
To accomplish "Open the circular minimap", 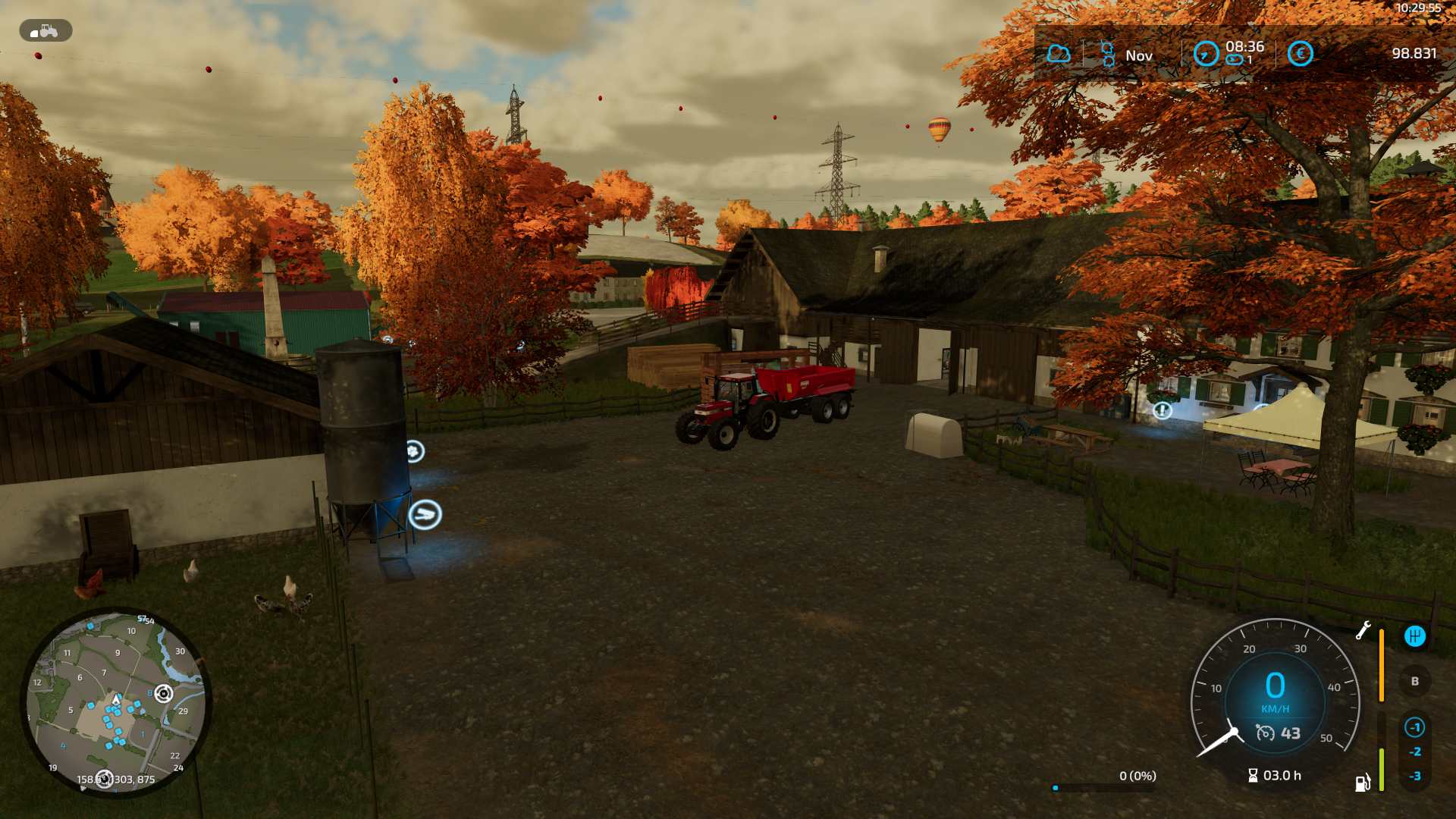I will pos(115,701).
